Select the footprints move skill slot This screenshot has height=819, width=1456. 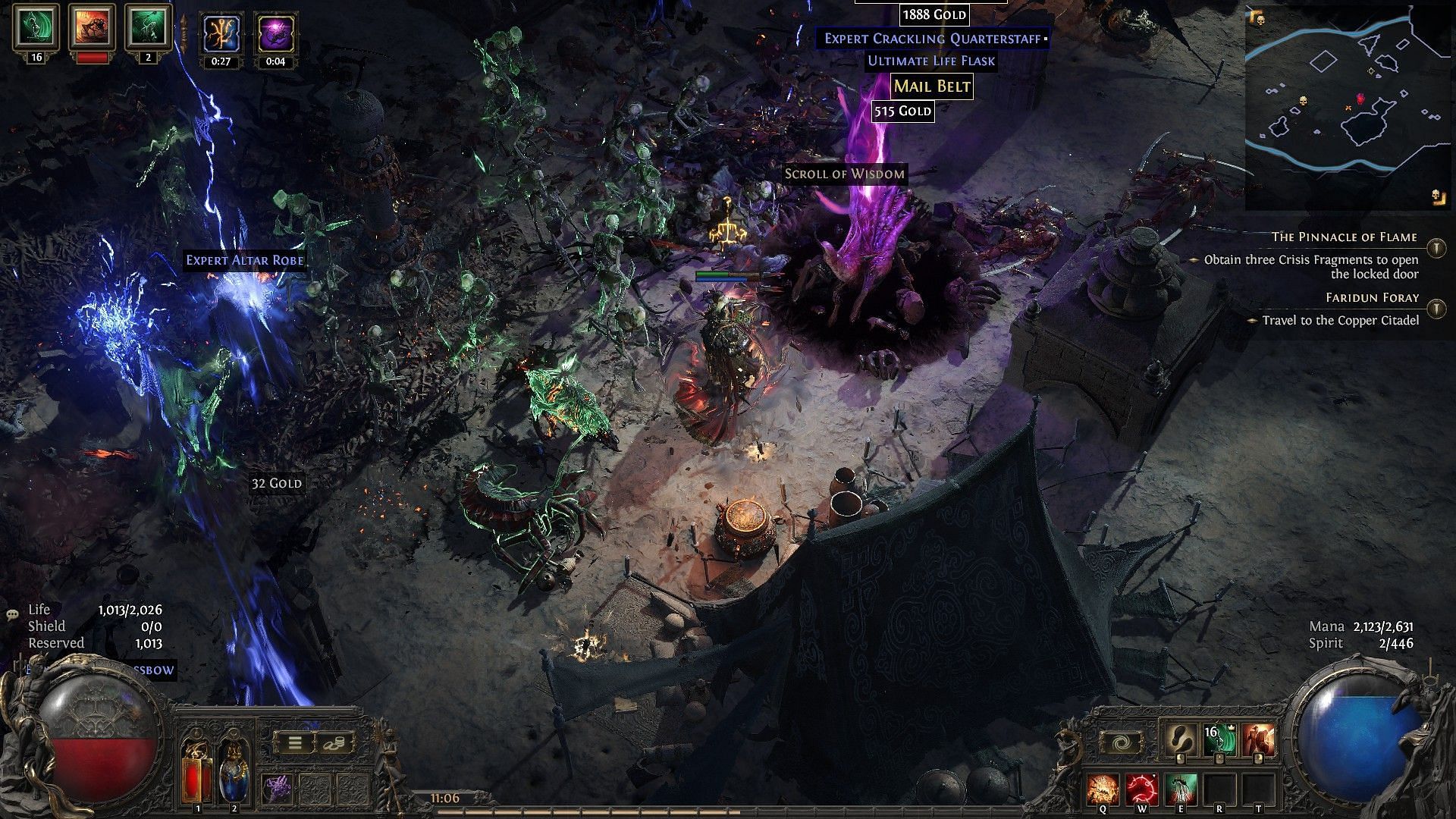tap(1181, 741)
